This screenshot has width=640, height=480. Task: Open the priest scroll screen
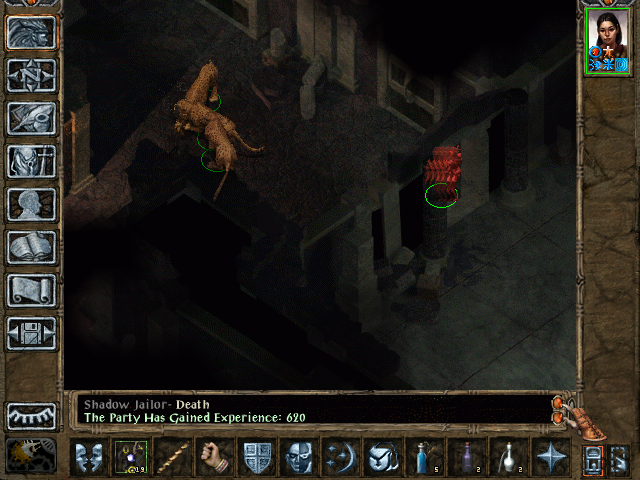pos(31,290)
